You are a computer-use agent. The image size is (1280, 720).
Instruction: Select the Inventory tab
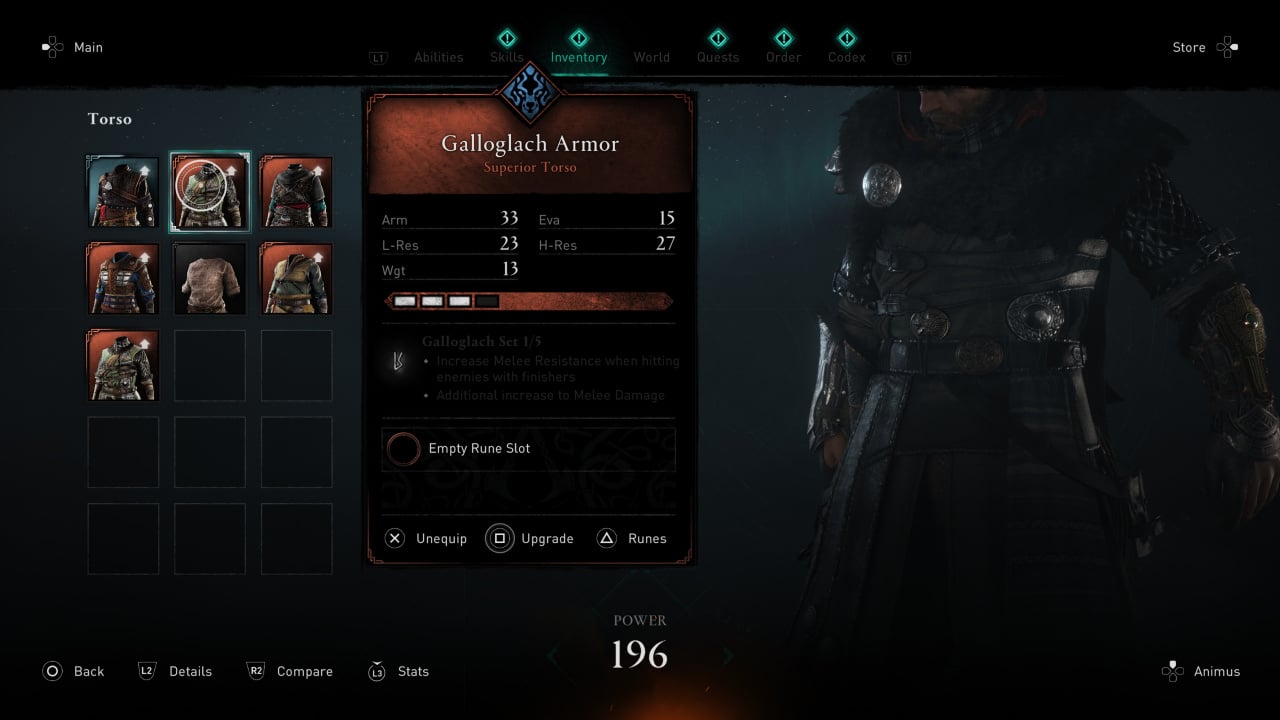coord(578,56)
